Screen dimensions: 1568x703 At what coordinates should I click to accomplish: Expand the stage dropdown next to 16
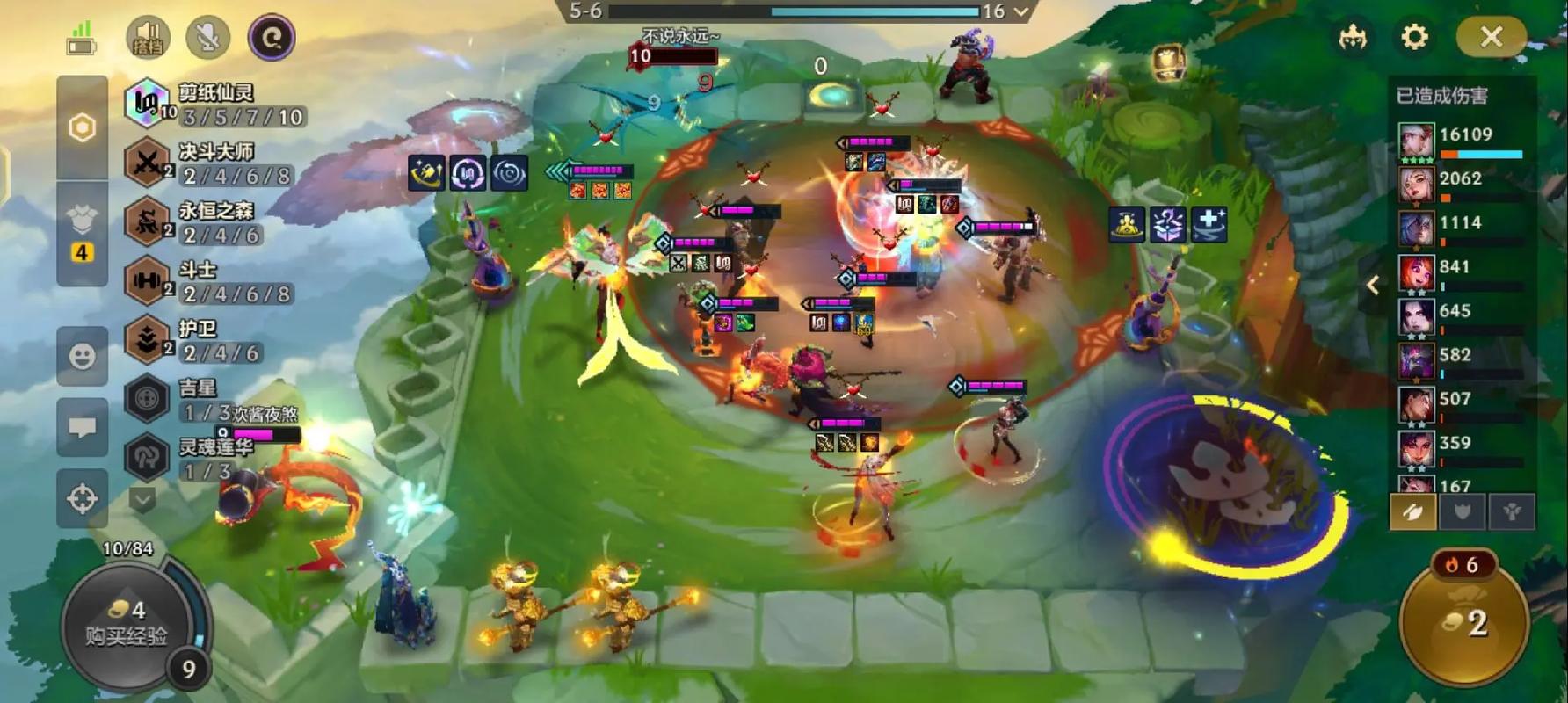tap(1021, 11)
